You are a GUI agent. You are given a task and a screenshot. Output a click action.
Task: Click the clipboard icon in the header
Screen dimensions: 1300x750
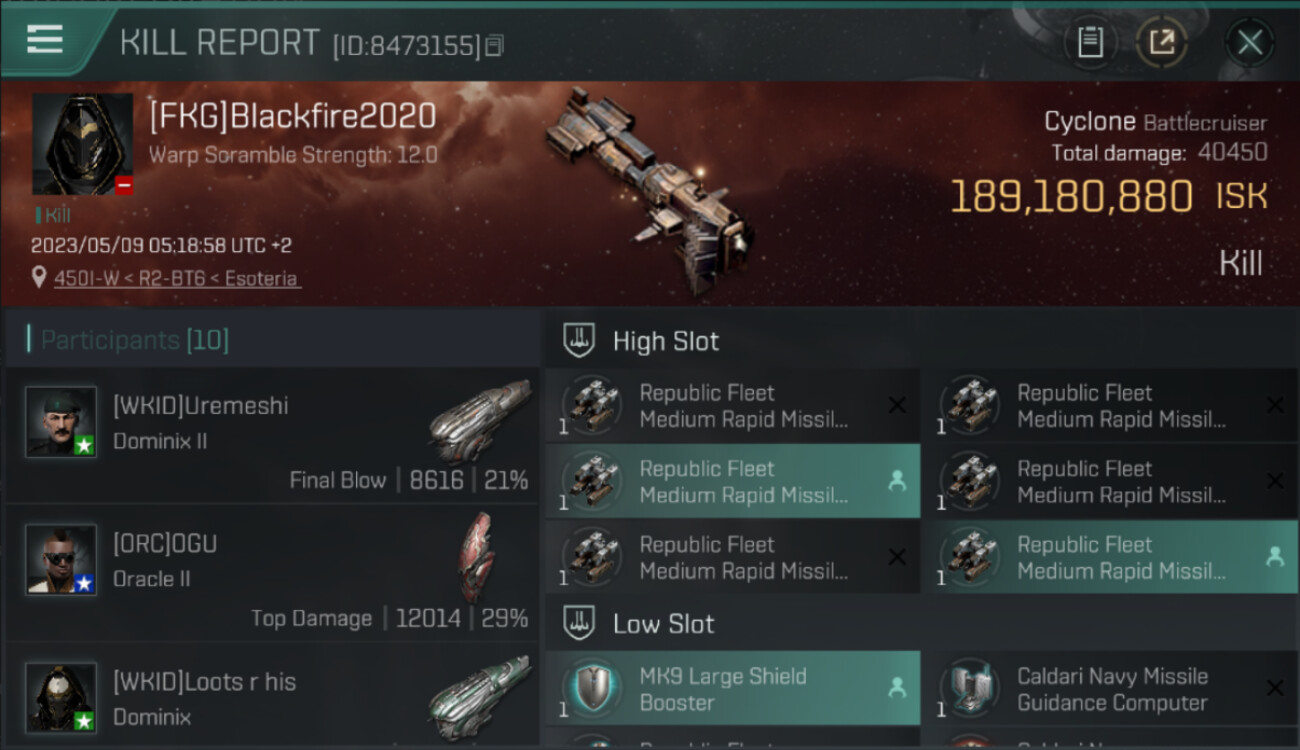click(1090, 42)
